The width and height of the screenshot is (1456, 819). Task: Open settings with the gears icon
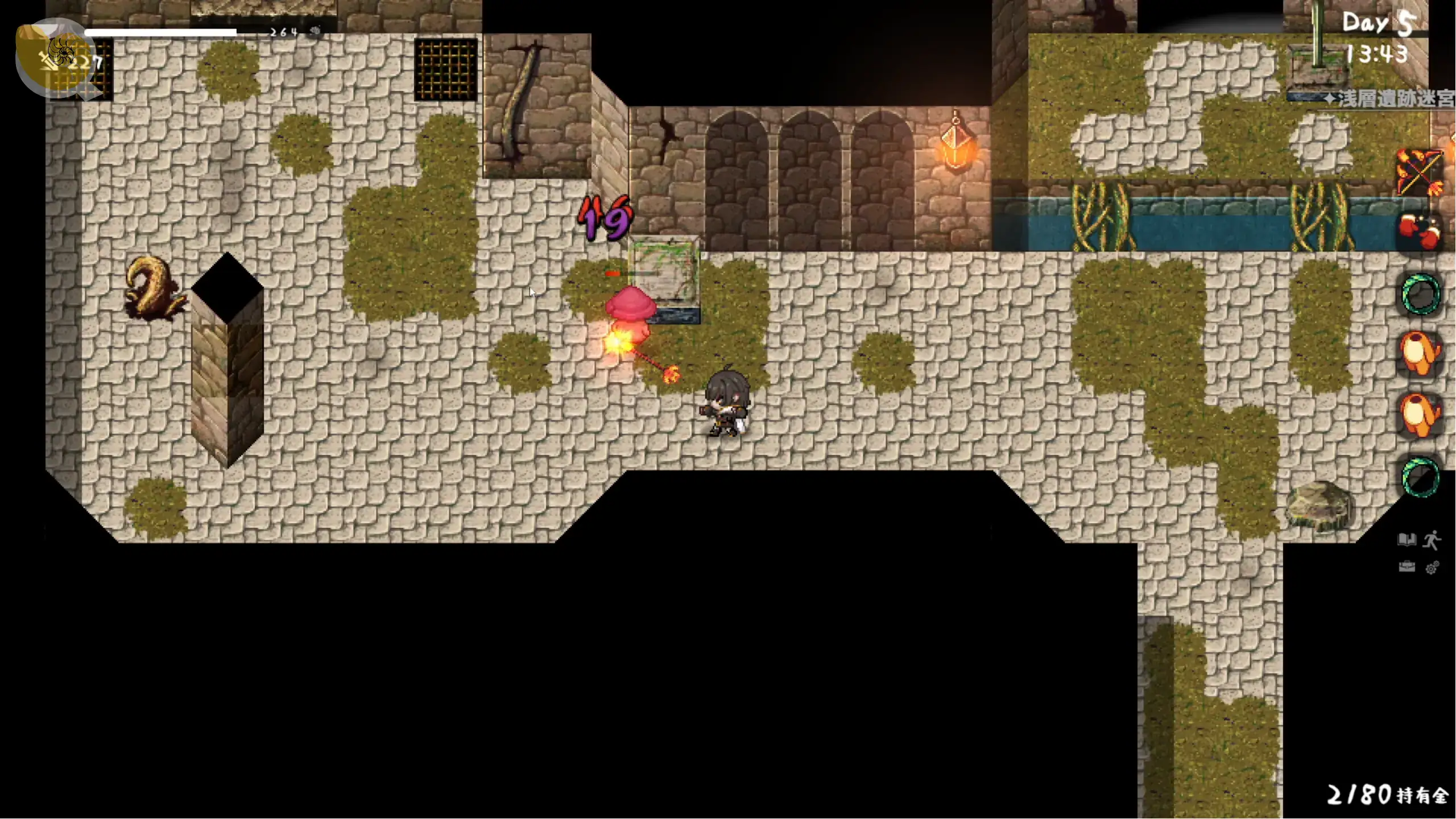point(1432,567)
